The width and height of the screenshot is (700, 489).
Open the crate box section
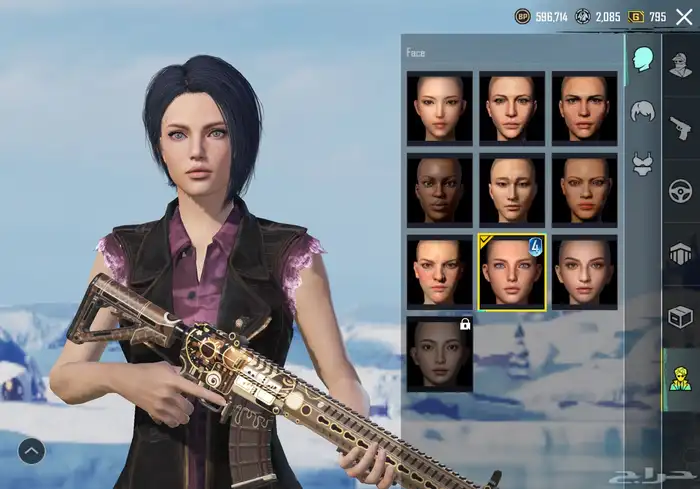coord(681,316)
